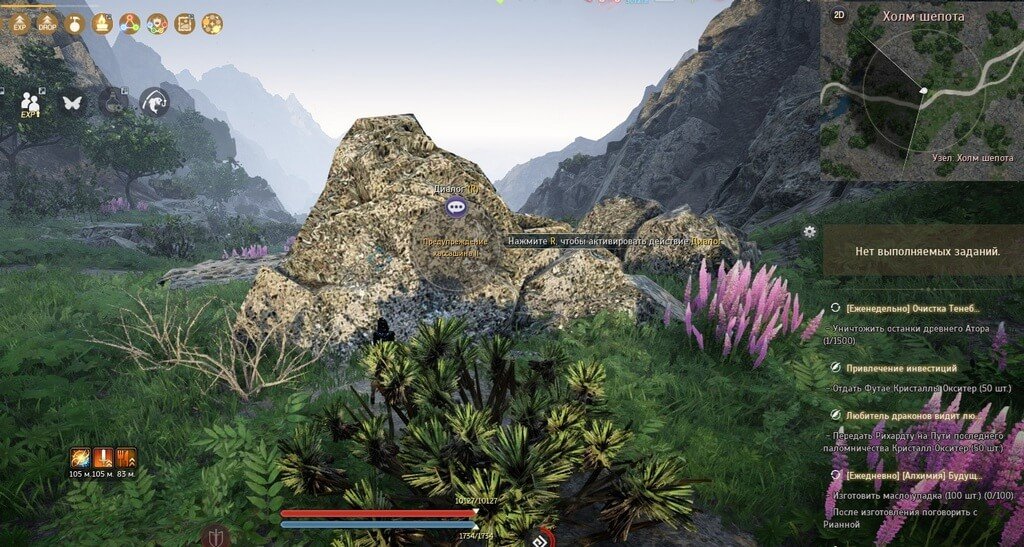
Task: Click the EXP boost buff icon
Action: tap(20, 23)
